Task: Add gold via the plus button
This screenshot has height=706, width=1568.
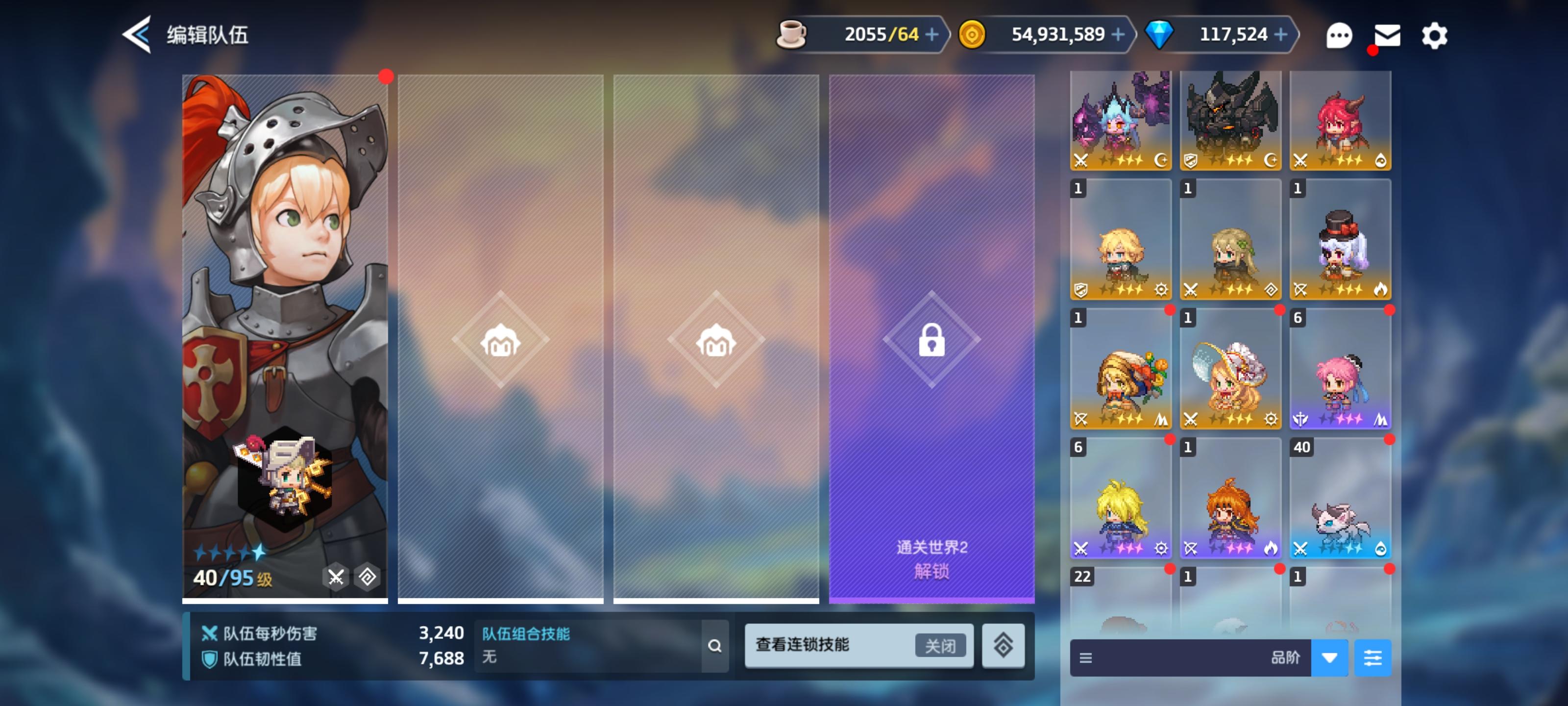Action: point(1118,35)
